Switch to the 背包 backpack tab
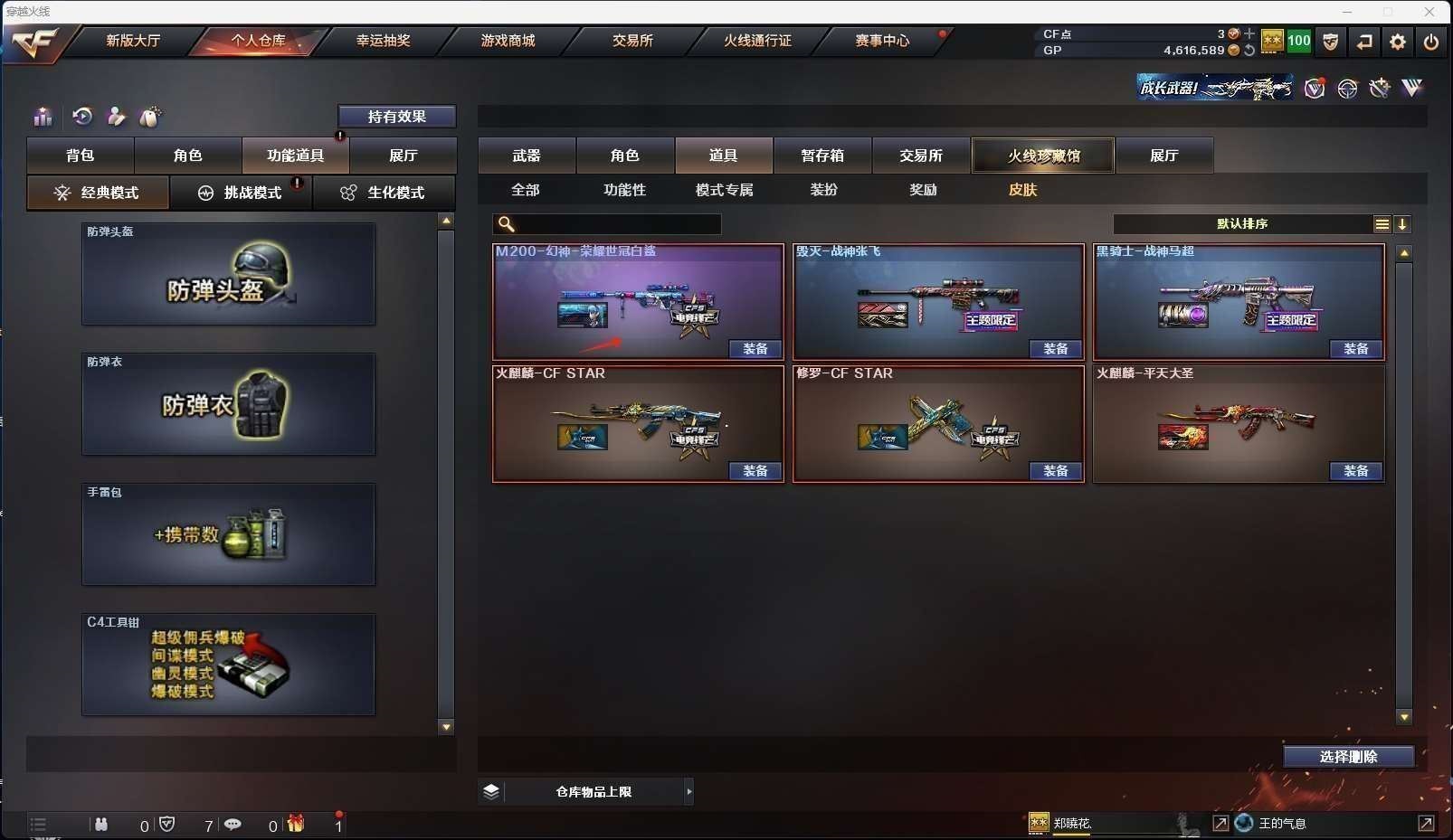This screenshot has height=840, width=1453. click(81, 156)
